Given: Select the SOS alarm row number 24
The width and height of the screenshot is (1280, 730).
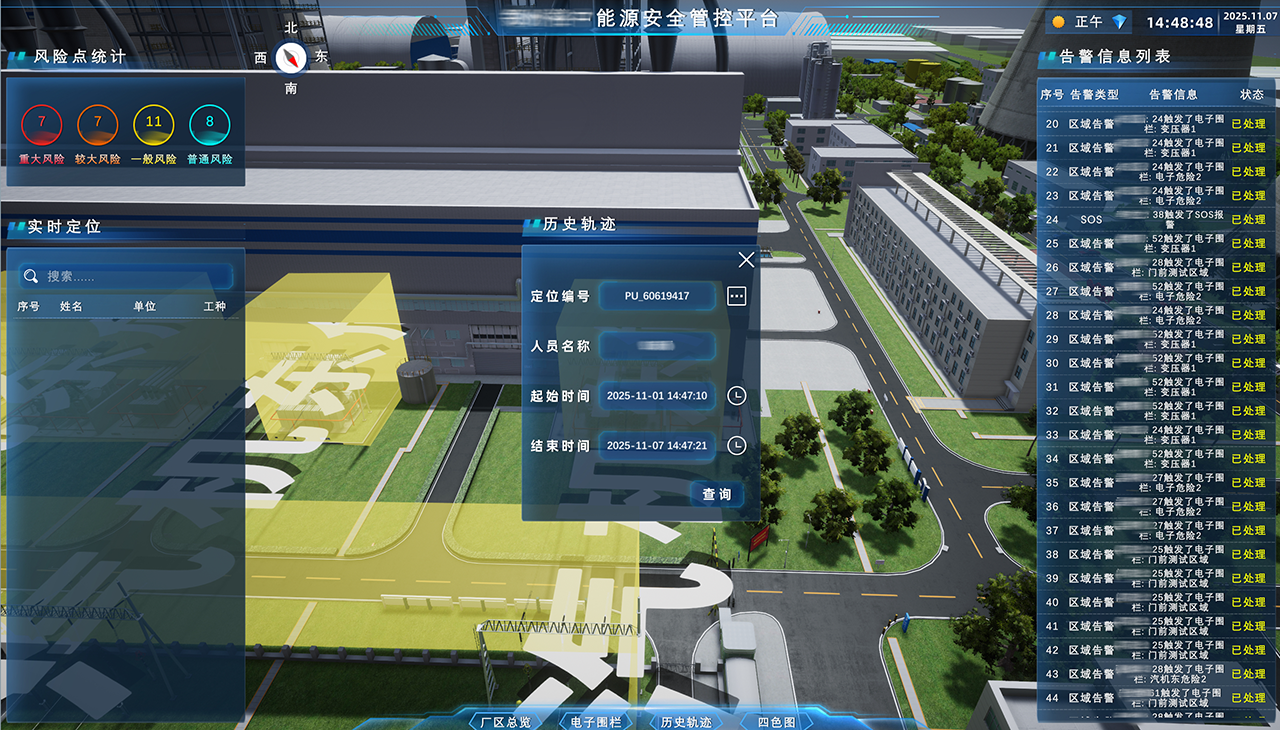Looking at the screenshot, I should tap(1155, 219).
